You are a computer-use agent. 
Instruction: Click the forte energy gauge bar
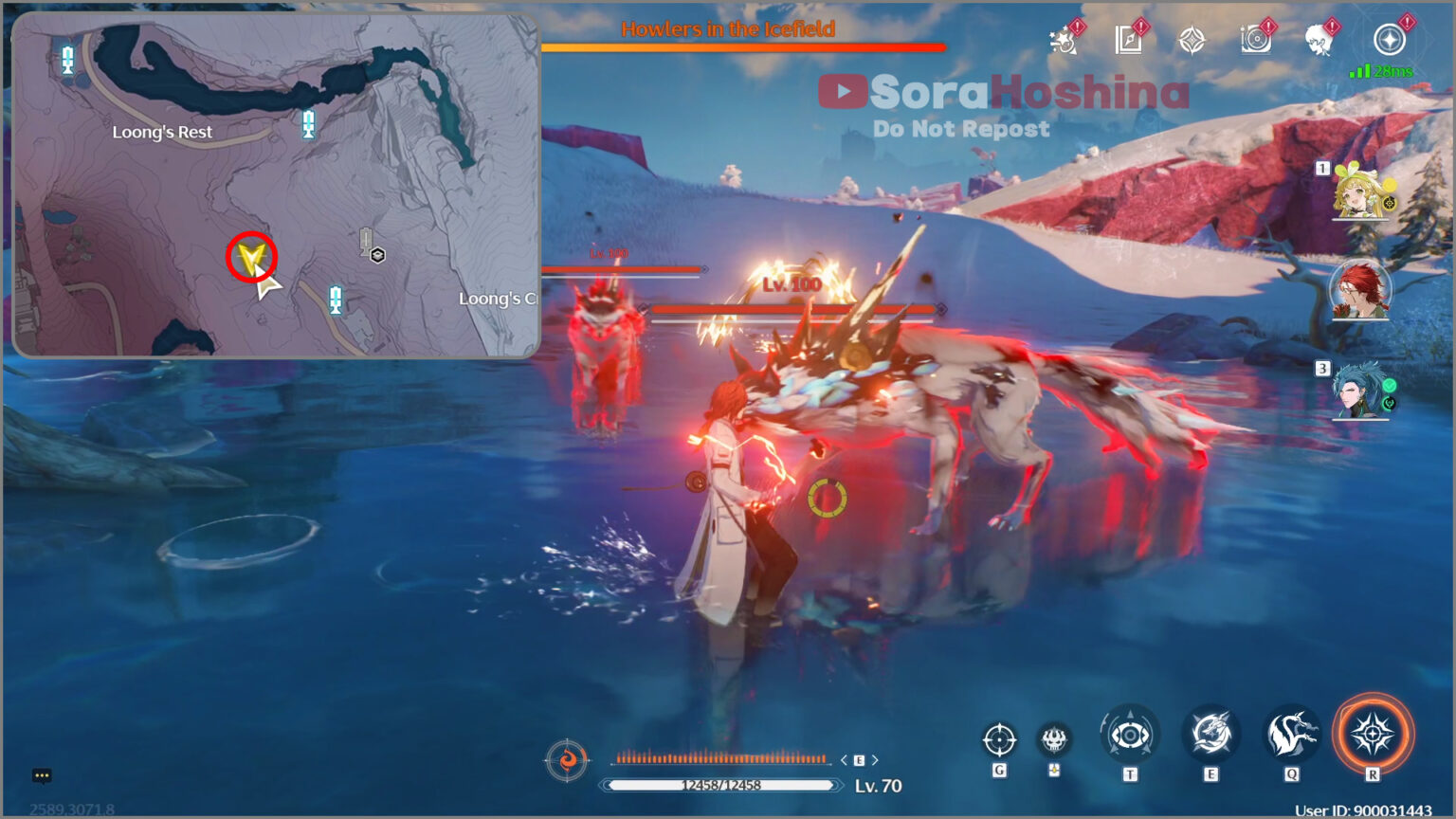pos(722,758)
